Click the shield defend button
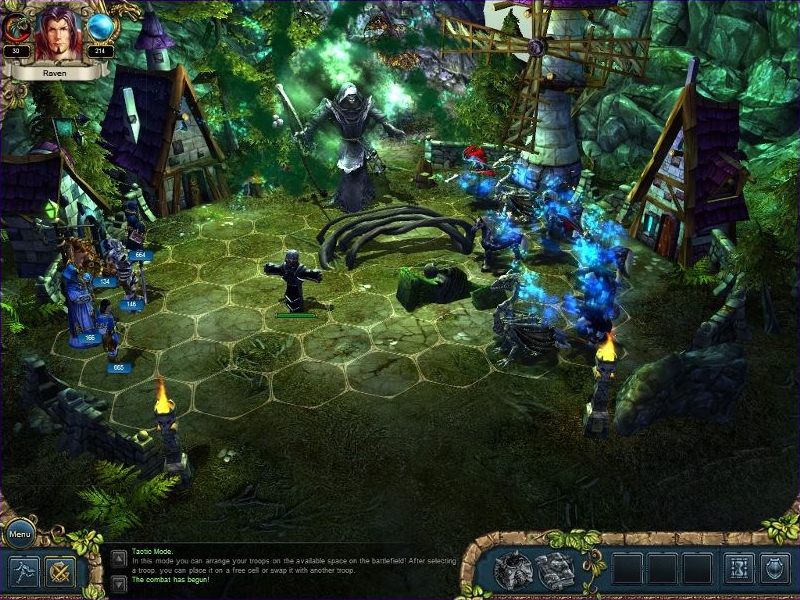 [775, 569]
